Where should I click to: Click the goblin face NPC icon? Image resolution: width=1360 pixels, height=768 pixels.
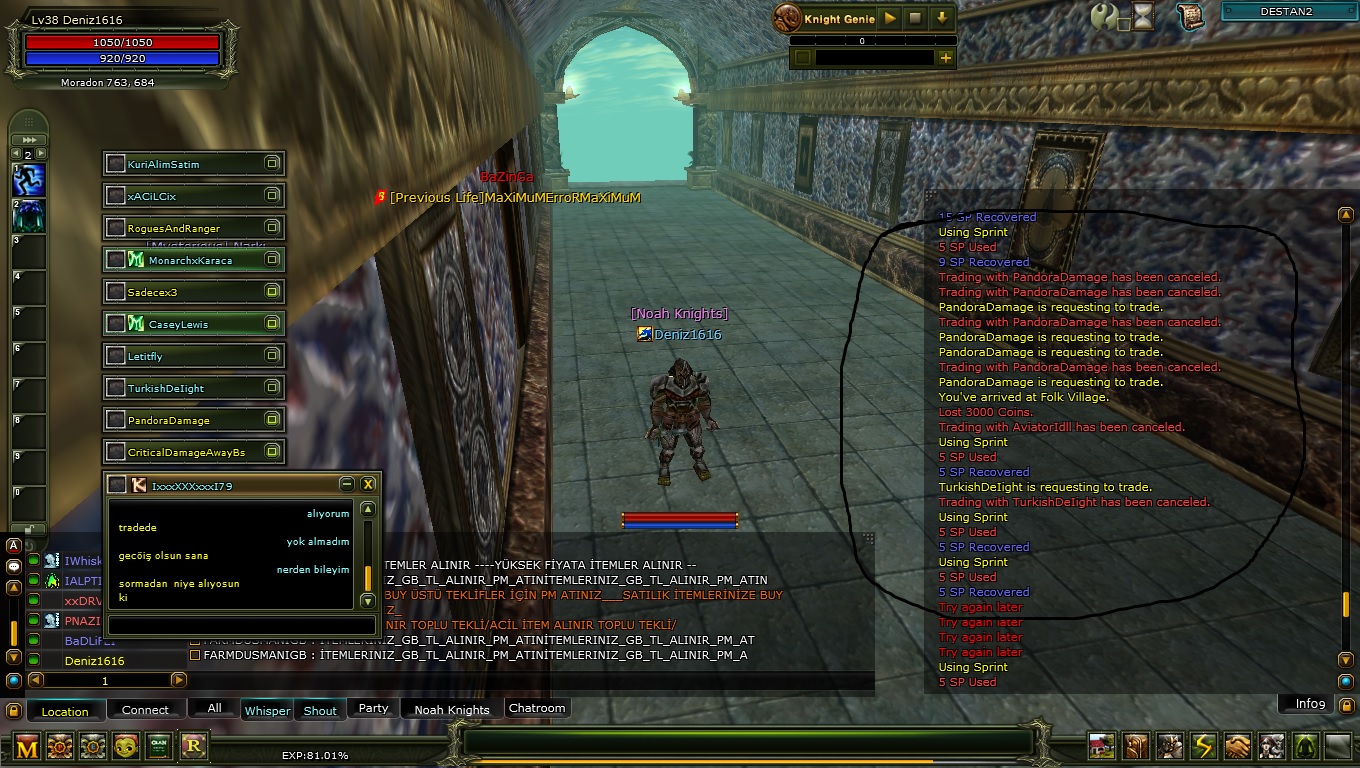tap(125, 747)
